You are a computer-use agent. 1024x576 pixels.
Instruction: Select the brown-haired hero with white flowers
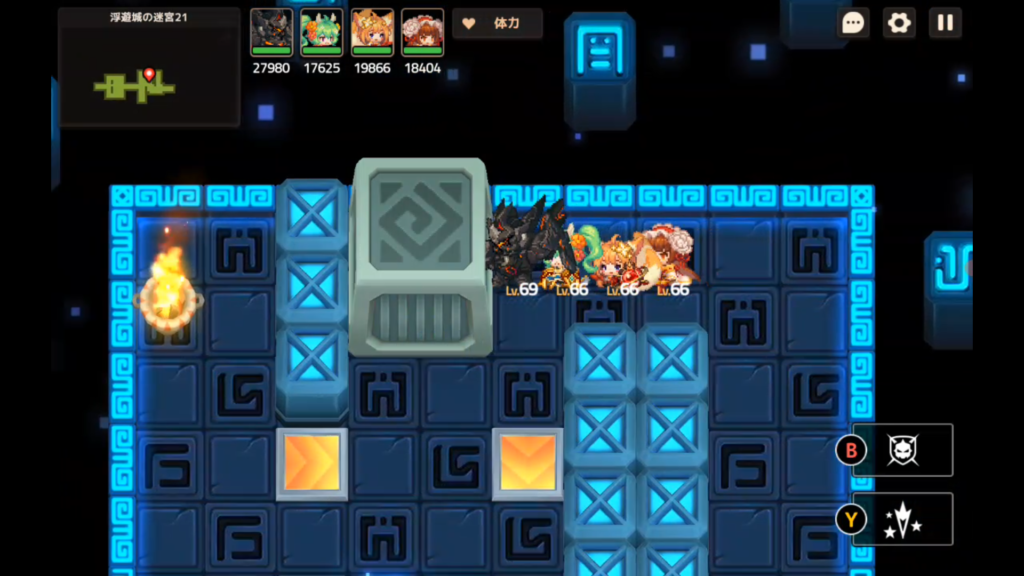422,32
